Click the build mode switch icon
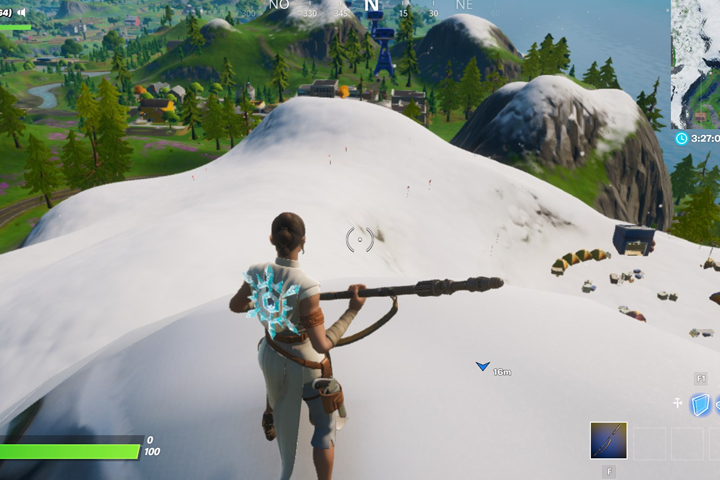This screenshot has height=480, width=720. (x=678, y=403)
